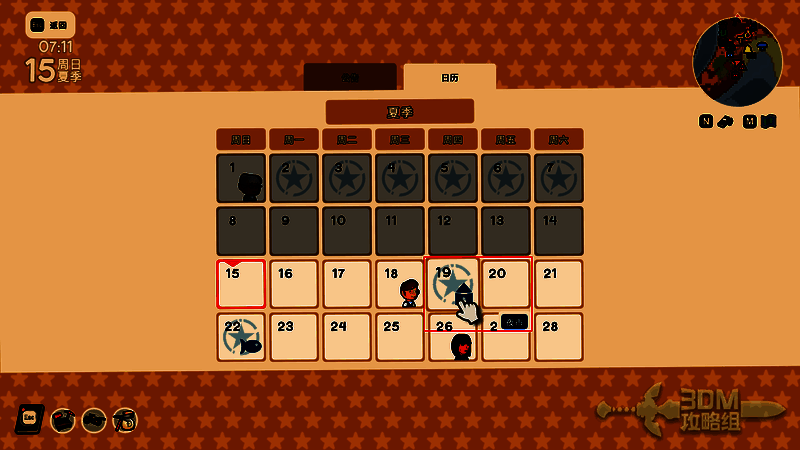Image resolution: width=800 pixels, height=450 pixels.
Task: Click the money bag icon
Action: [x=125, y=420]
